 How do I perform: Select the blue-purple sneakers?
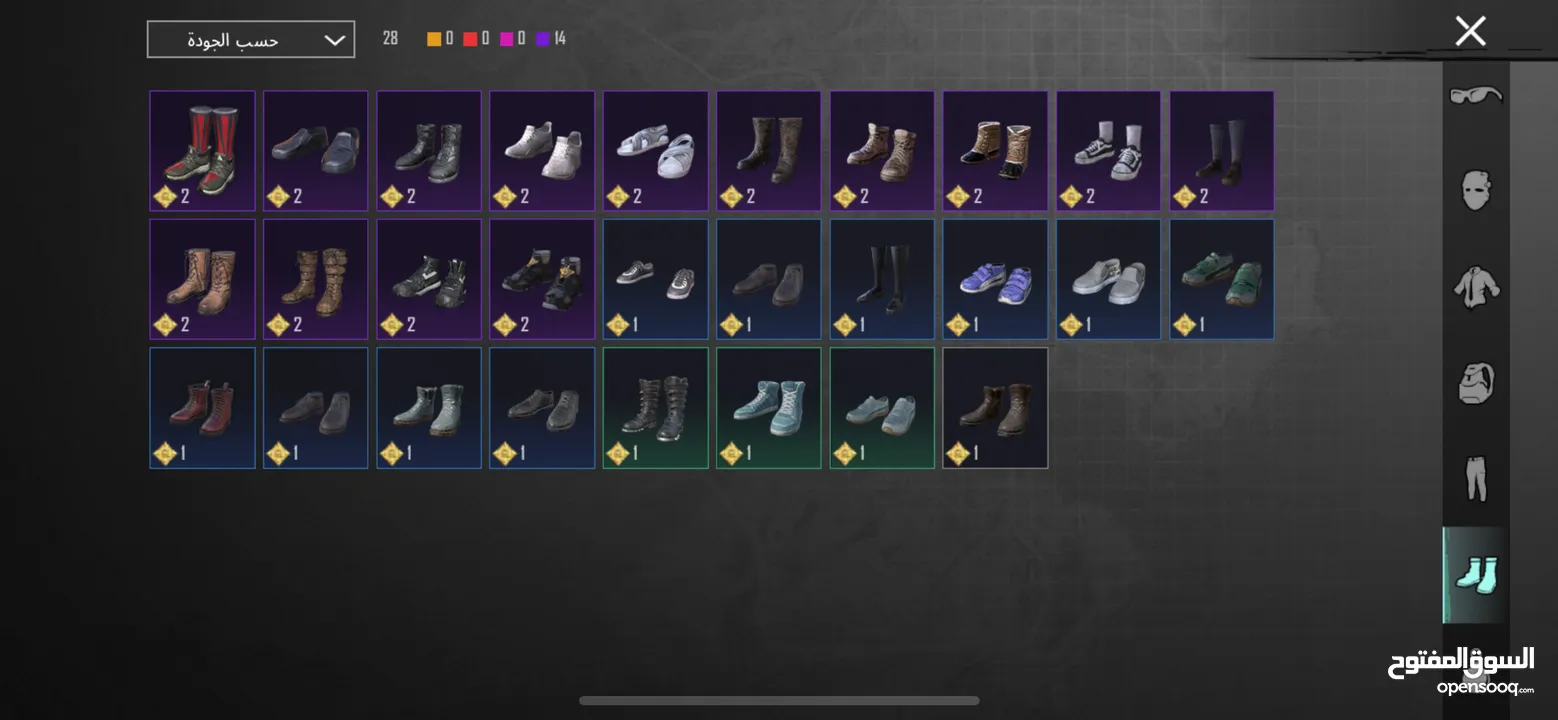995,279
